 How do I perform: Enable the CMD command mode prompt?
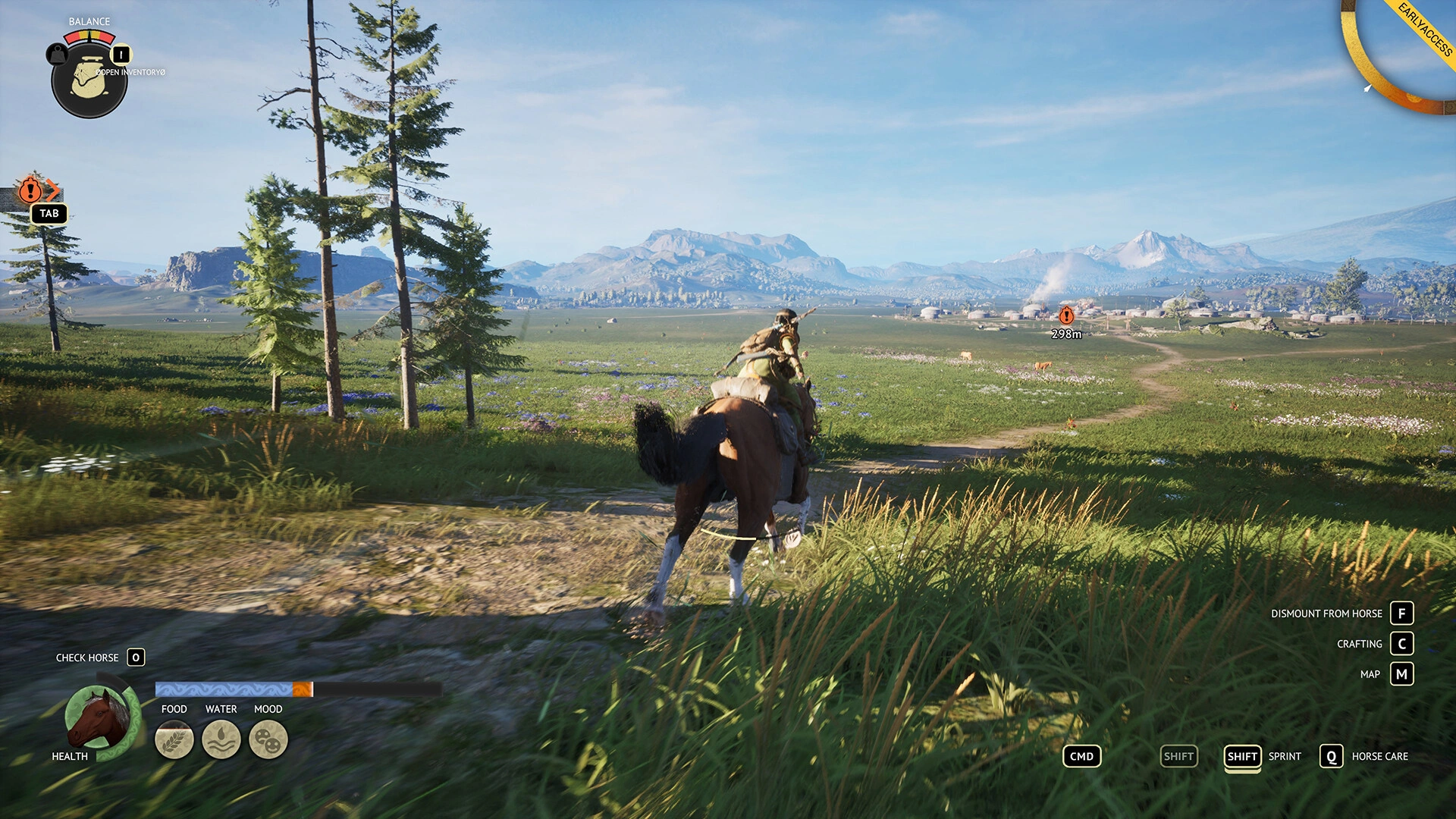click(x=1081, y=756)
